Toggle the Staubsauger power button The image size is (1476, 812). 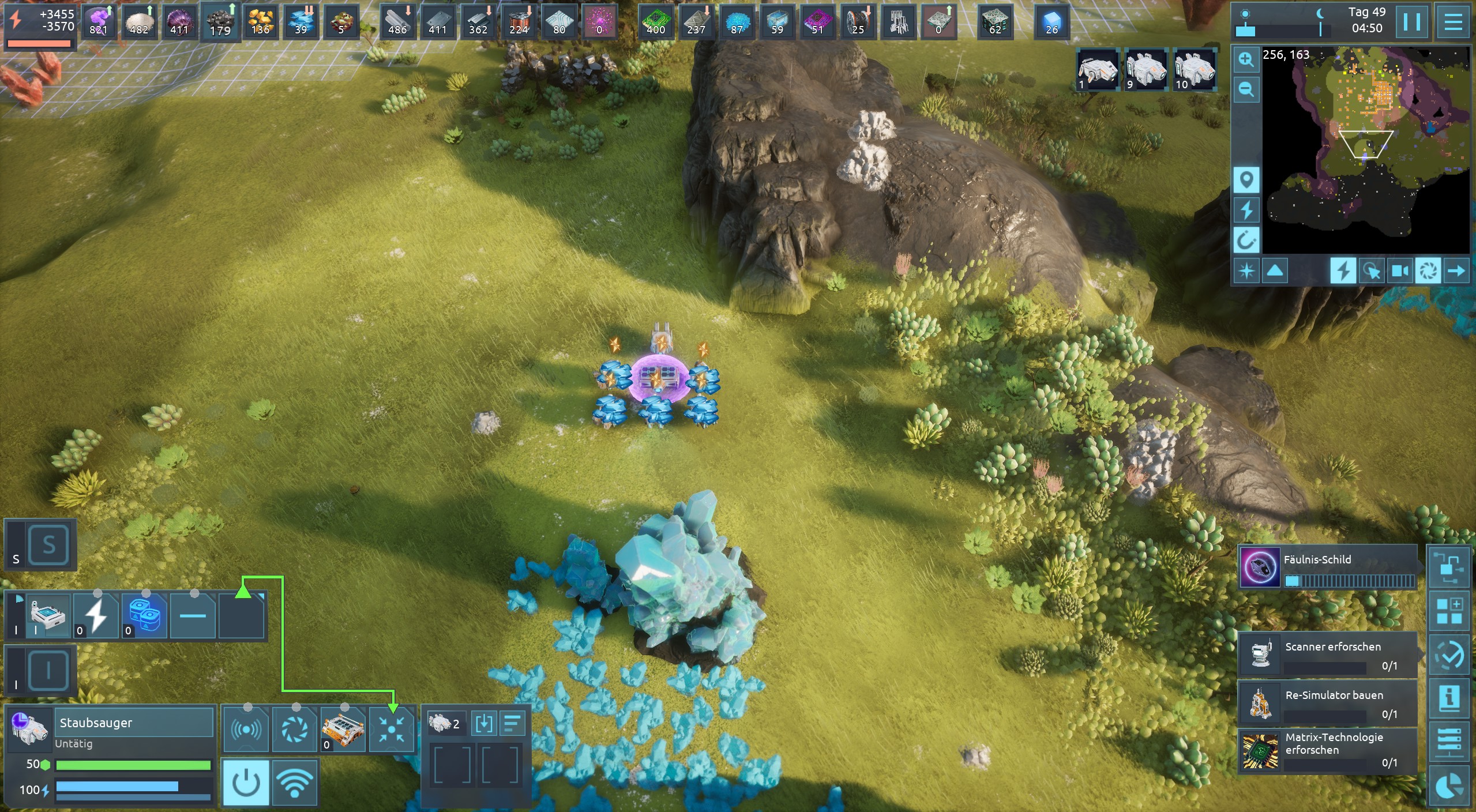[246, 783]
